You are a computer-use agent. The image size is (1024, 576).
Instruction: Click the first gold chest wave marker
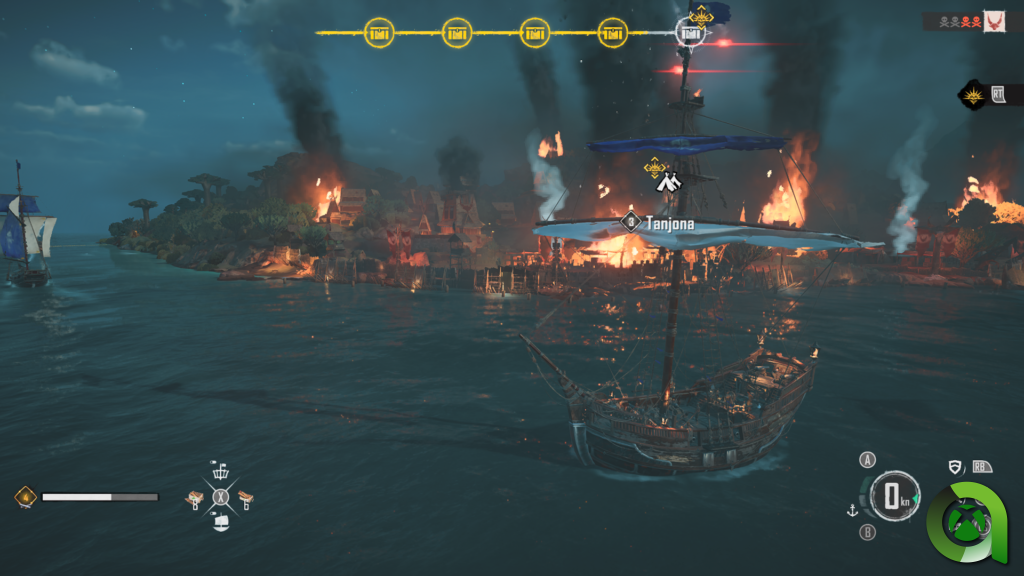click(379, 32)
